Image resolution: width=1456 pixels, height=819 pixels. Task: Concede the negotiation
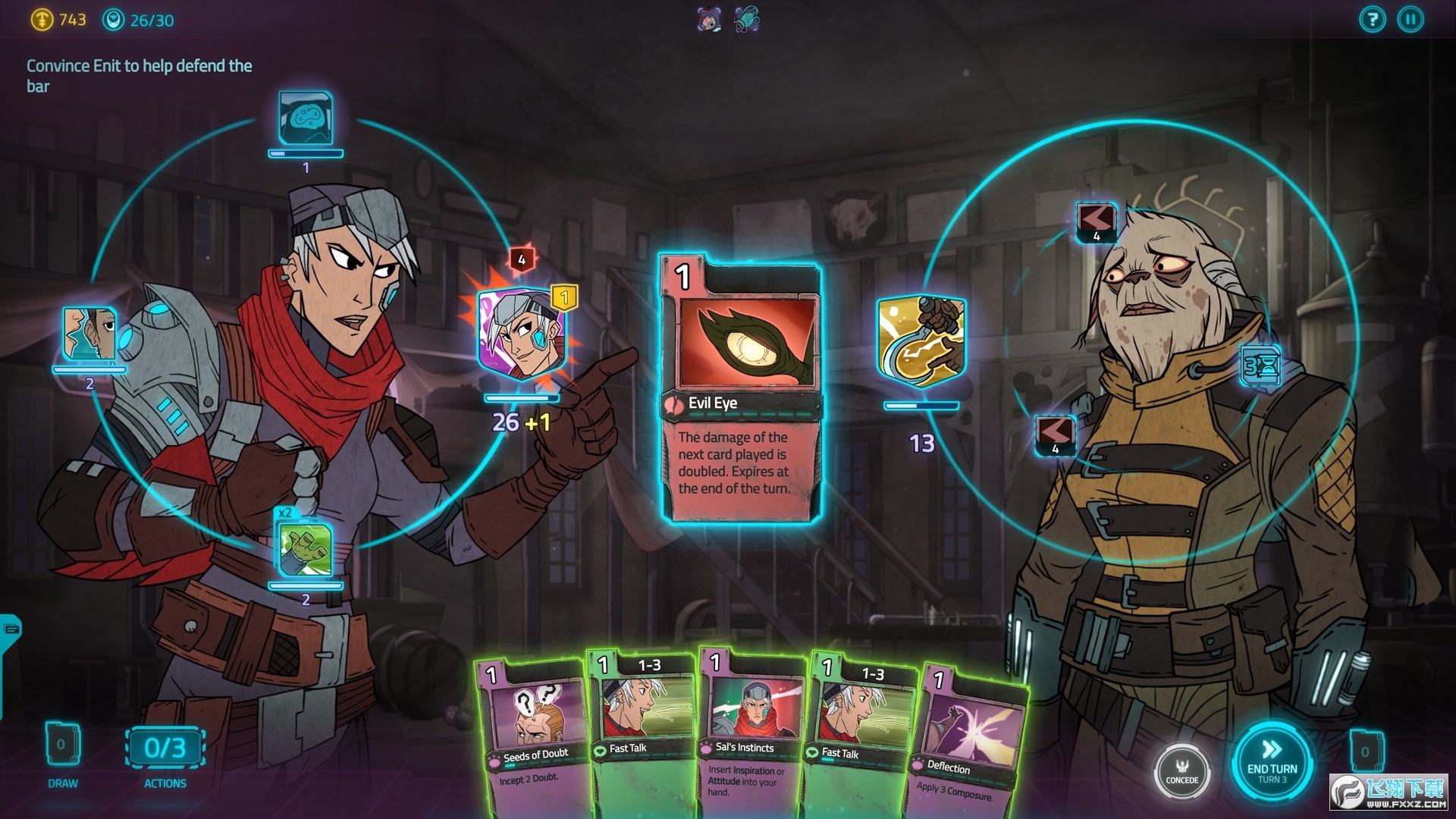coord(1181,770)
